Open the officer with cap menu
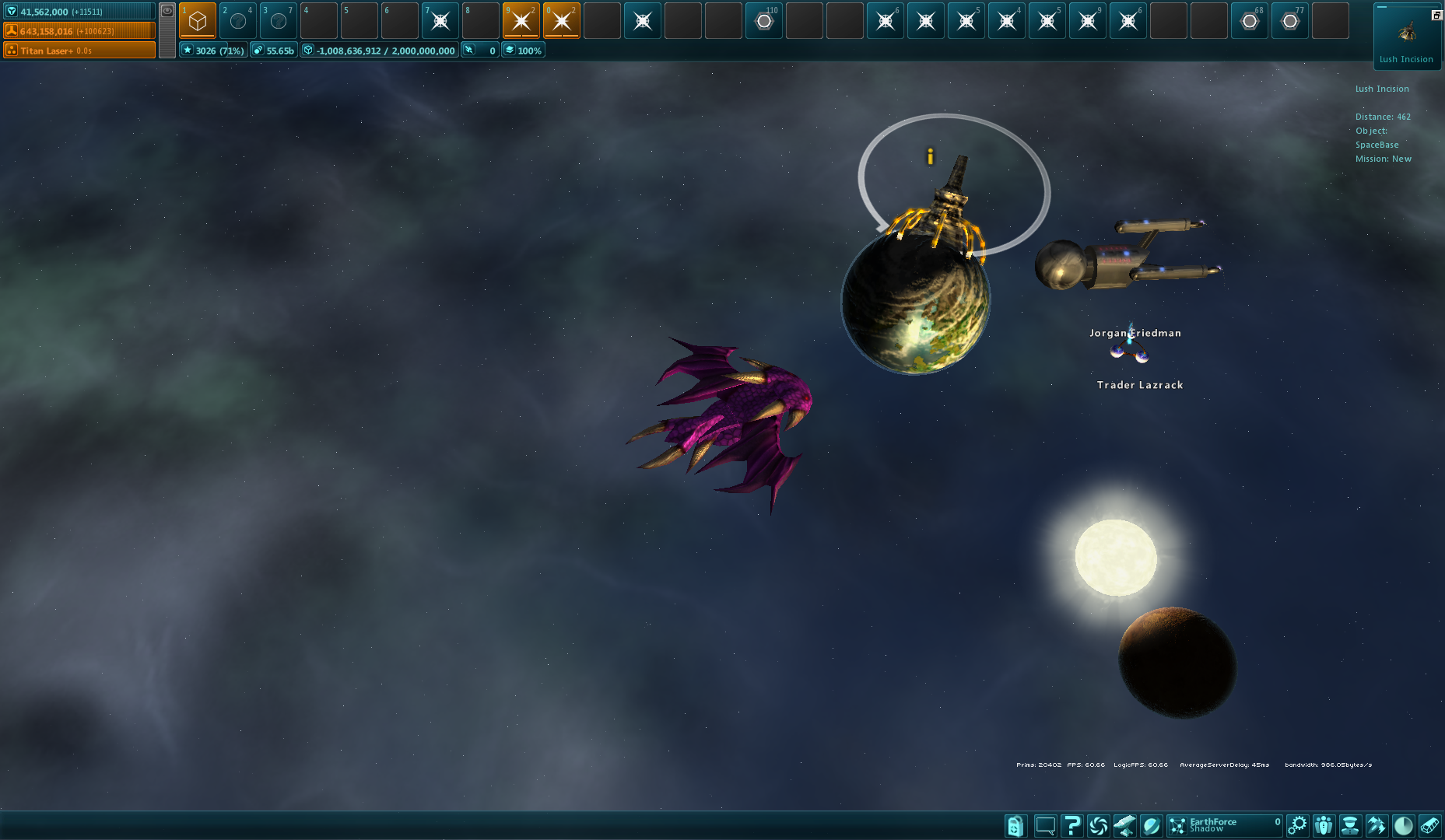 click(1350, 825)
